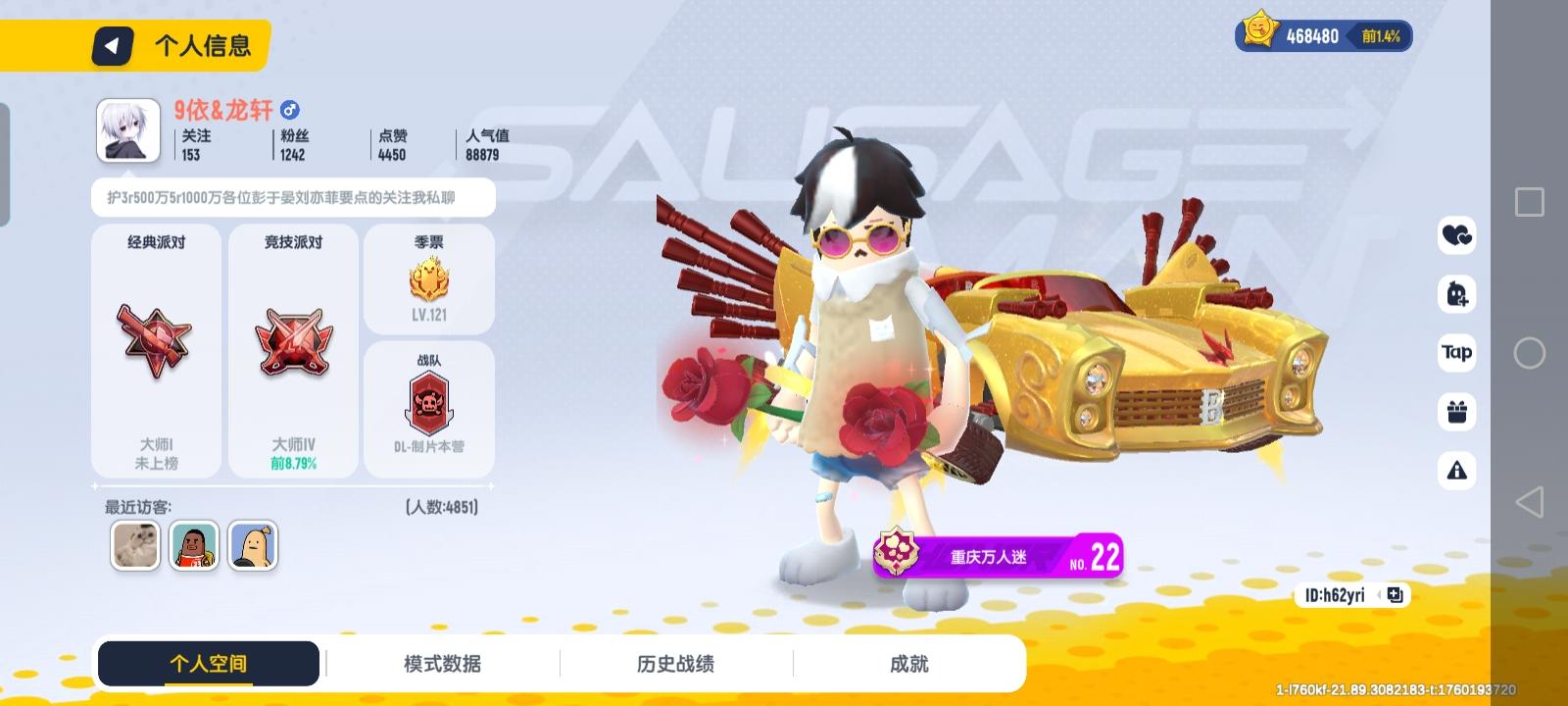Switch to the 模式数据 tab

click(x=443, y=663)
